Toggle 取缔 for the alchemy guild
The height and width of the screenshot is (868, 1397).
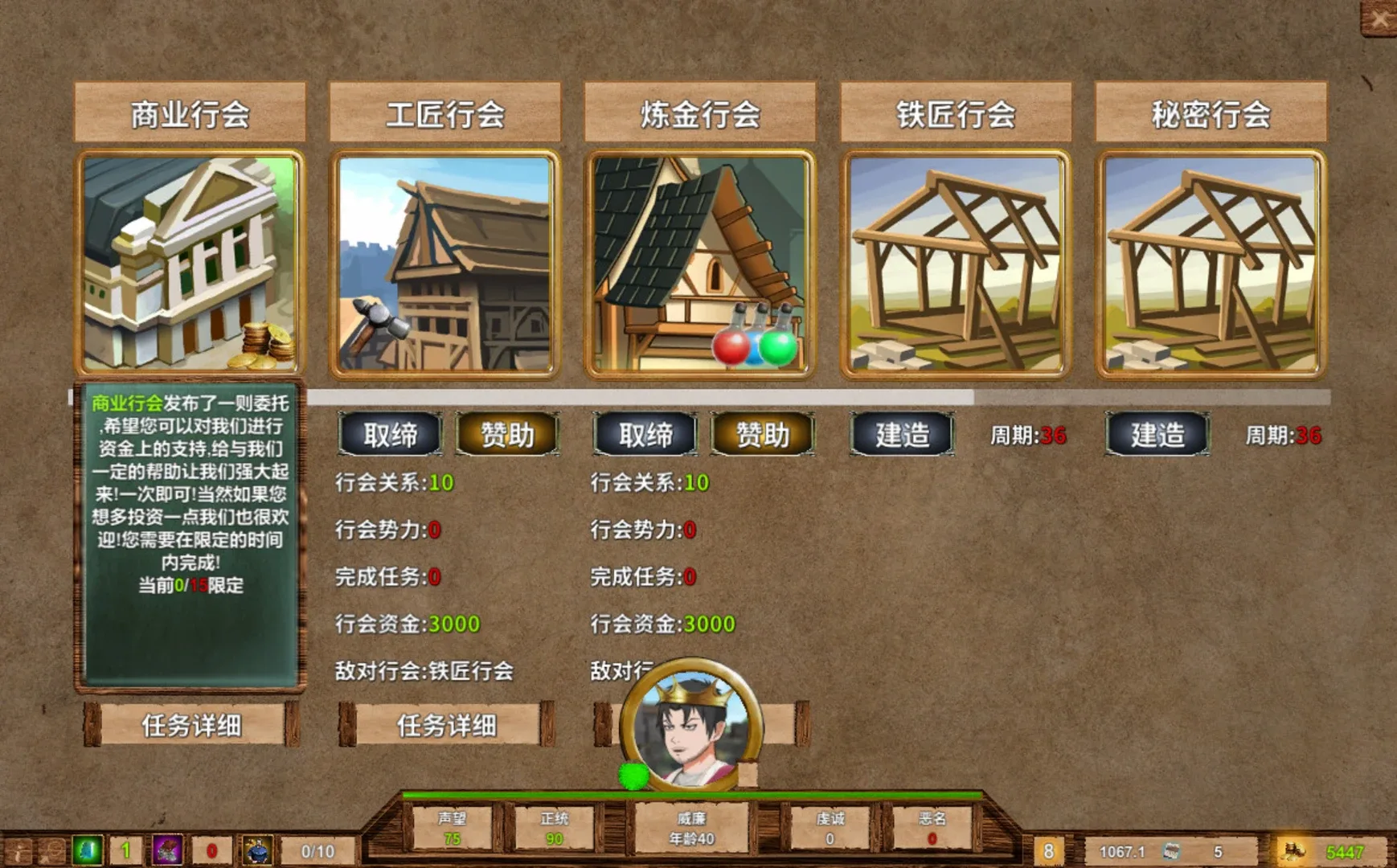coord(643,436)
